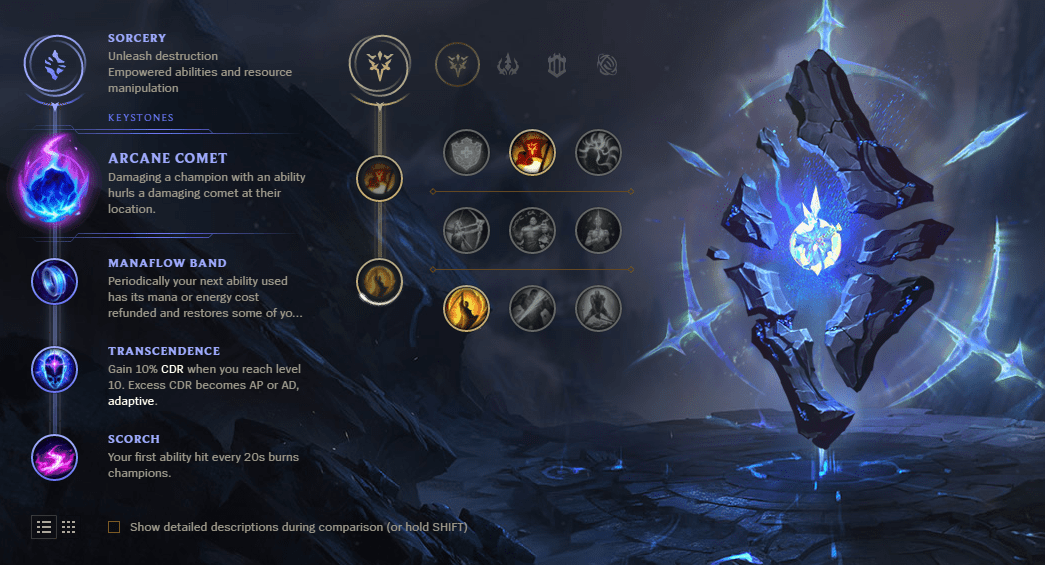This screenshot has height=565, width=1045.
Task: Select the golden Coup de Grace rune
Action: [466, 308]
